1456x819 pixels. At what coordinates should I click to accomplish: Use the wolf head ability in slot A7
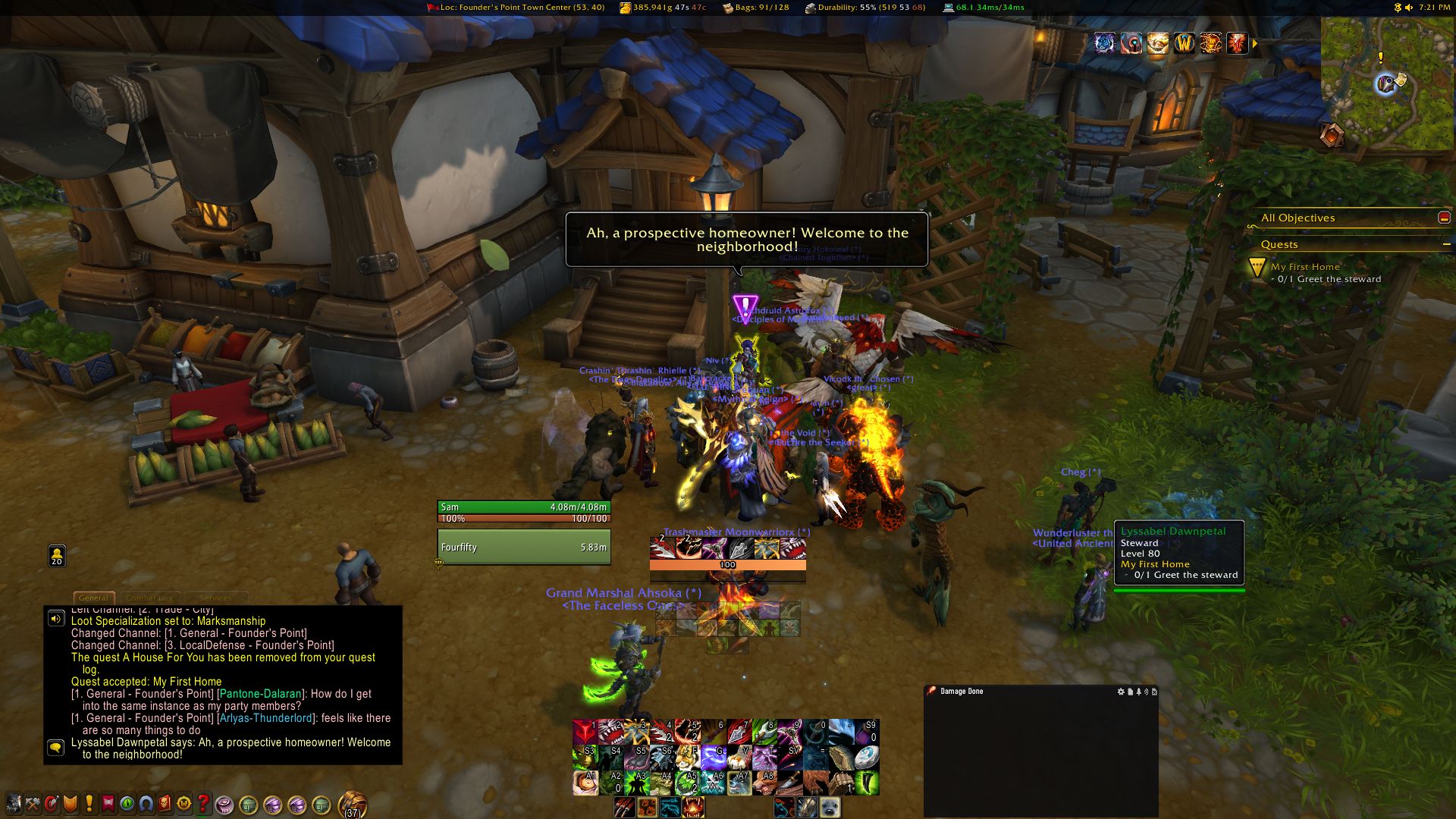[x=739, y=783]
